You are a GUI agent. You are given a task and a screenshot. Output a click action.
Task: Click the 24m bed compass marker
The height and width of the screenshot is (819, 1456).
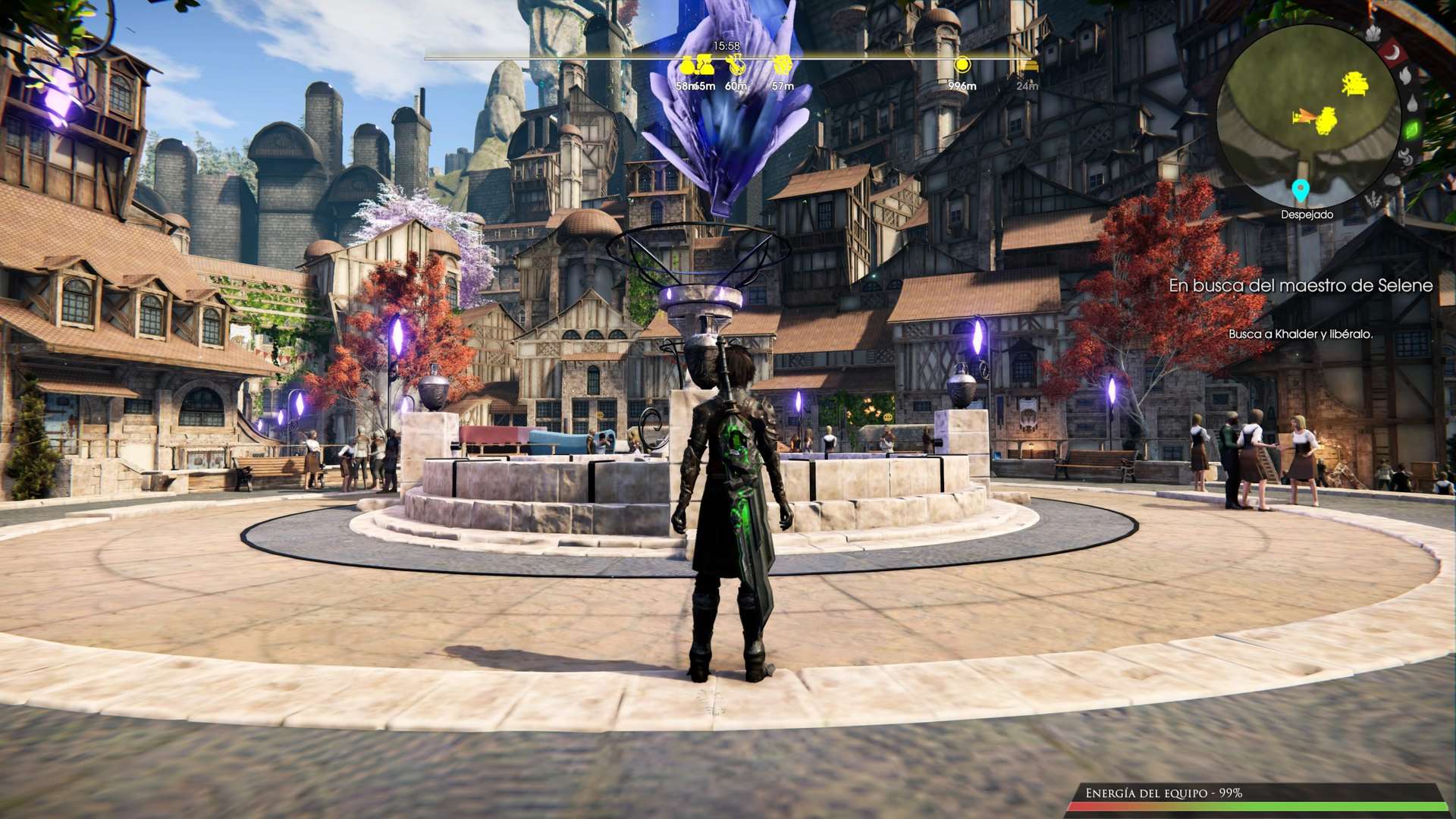[1028, 67]
